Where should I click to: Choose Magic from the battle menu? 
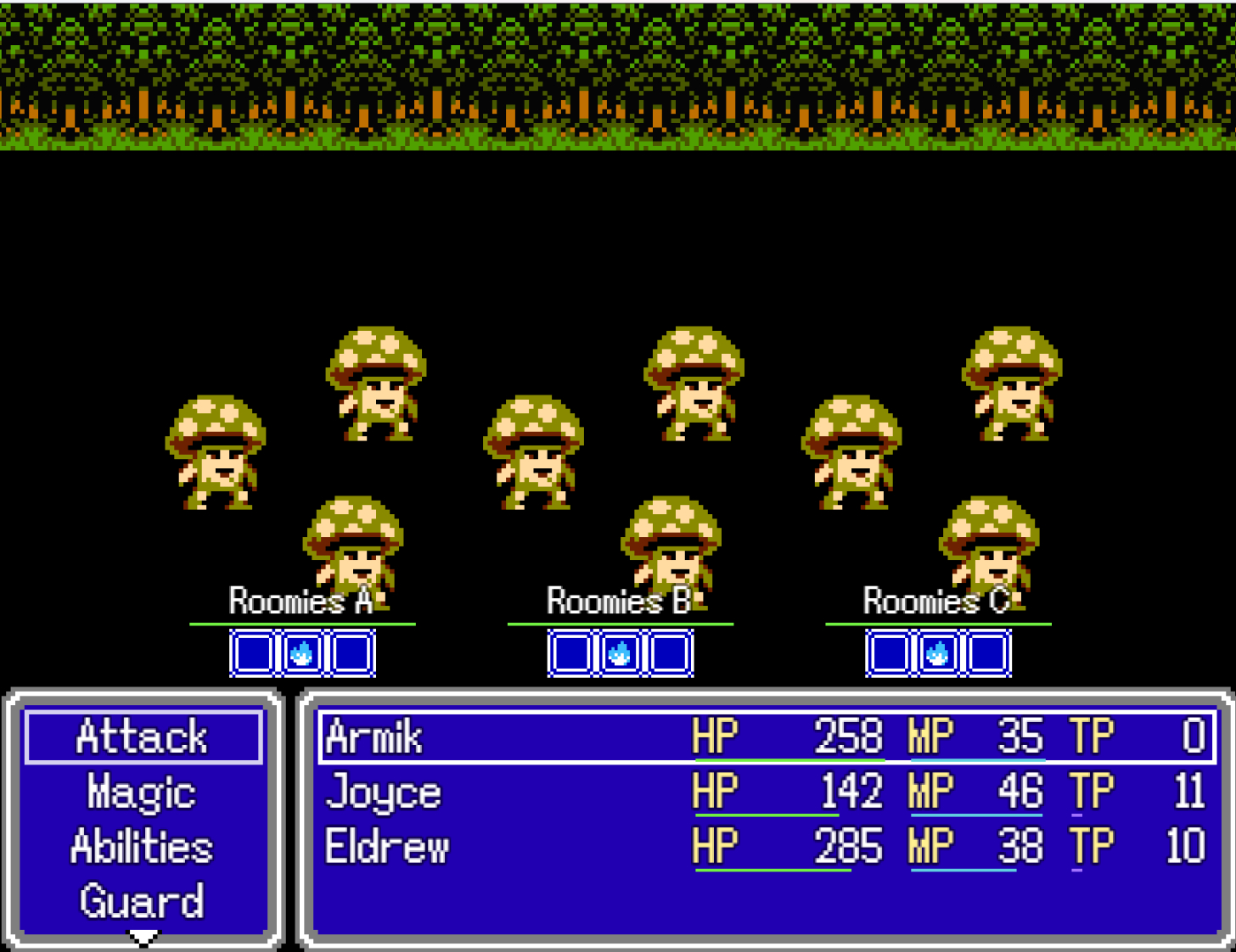143,792
